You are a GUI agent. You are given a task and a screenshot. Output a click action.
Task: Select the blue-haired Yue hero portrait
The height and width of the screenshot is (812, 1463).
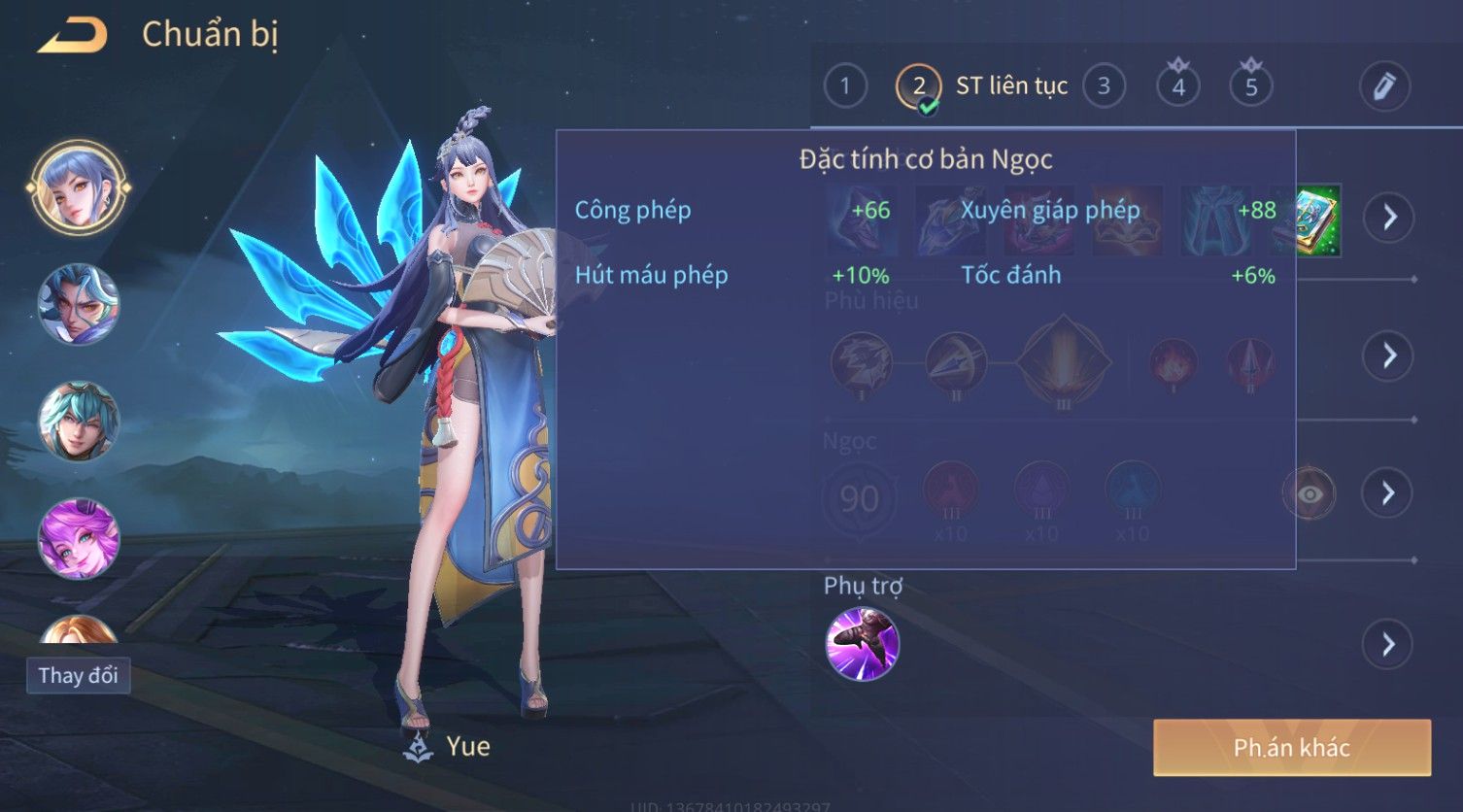point(78,187)
